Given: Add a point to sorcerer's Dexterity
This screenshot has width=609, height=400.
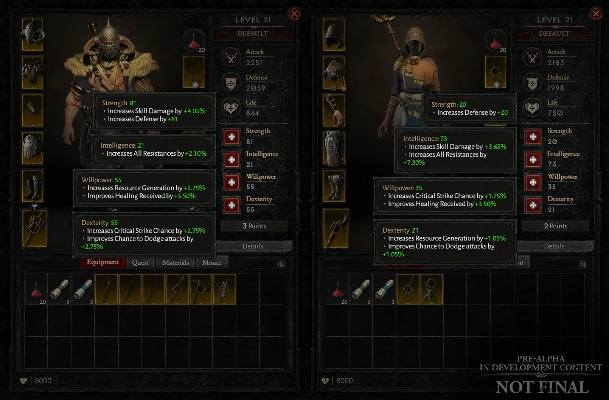Looking at the screenshot, I should pos(529,203).
